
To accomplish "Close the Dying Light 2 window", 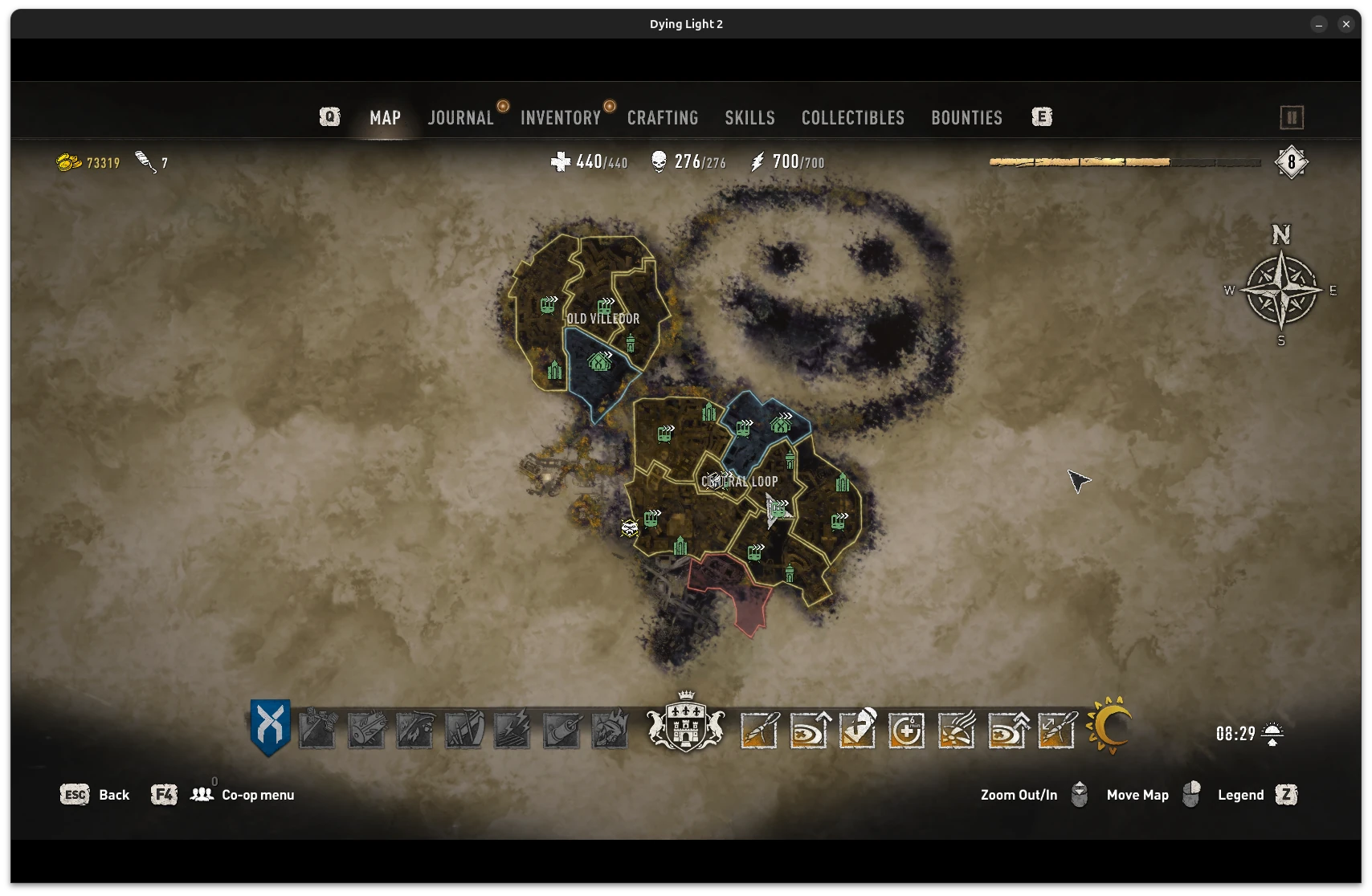I will coord(1346,24).
